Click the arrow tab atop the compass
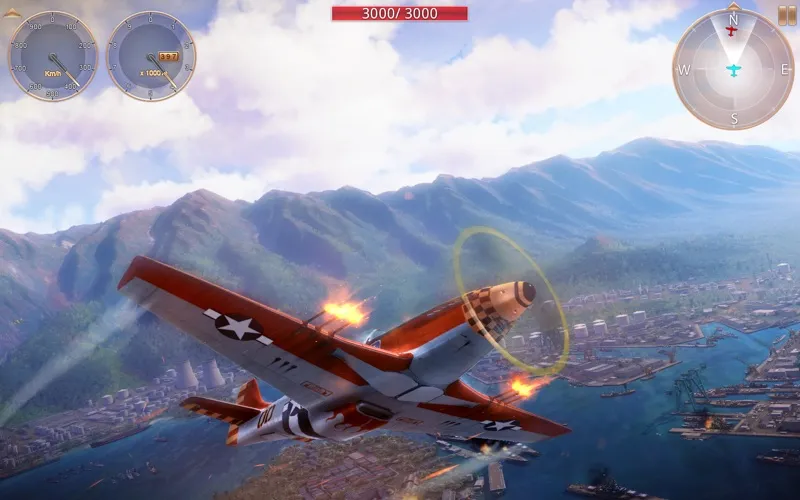This screenshot has height=500, width=800. tap(733, 5)
